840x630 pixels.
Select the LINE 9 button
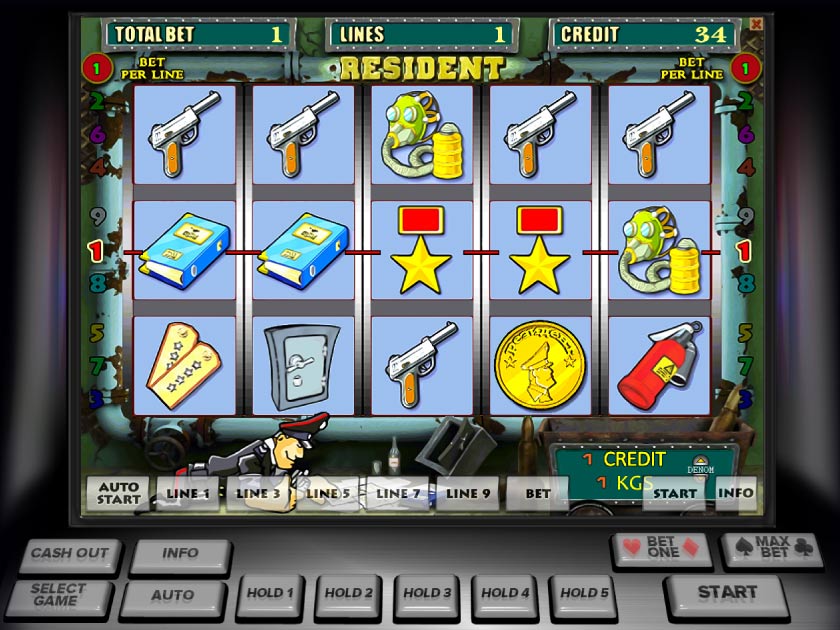pos(467,493)
